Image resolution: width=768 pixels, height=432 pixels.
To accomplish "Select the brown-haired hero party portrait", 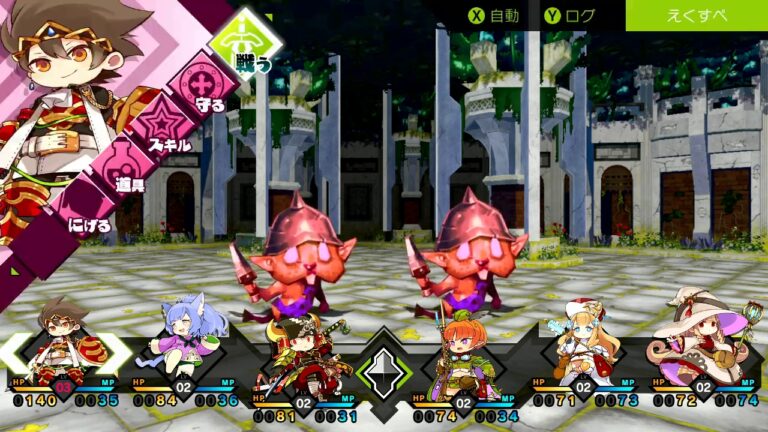I will (x=66, y=345).
